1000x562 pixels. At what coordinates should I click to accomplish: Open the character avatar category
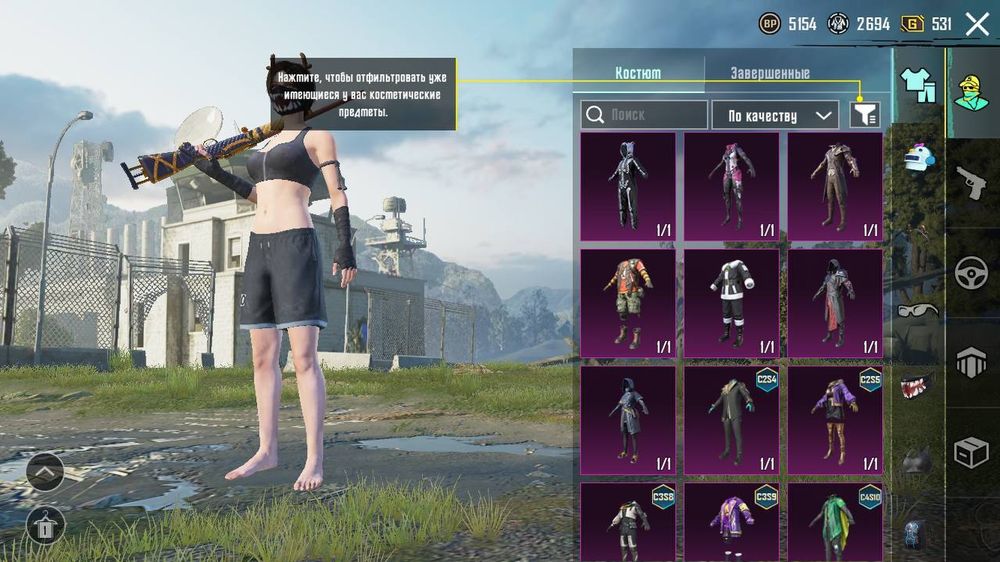(x=970, y=92)
